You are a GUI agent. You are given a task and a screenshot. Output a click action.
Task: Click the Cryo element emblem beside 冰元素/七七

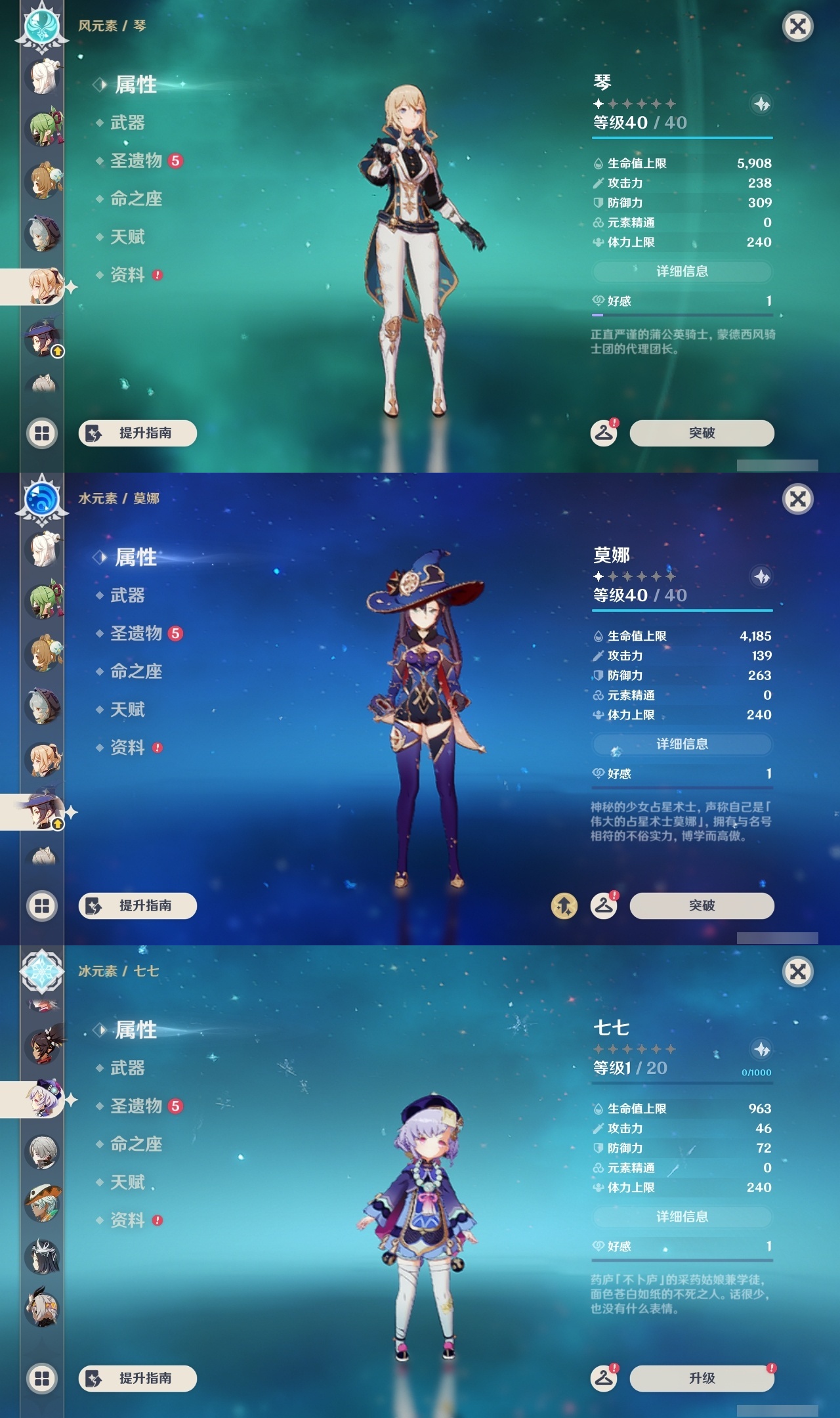[41, 972]
